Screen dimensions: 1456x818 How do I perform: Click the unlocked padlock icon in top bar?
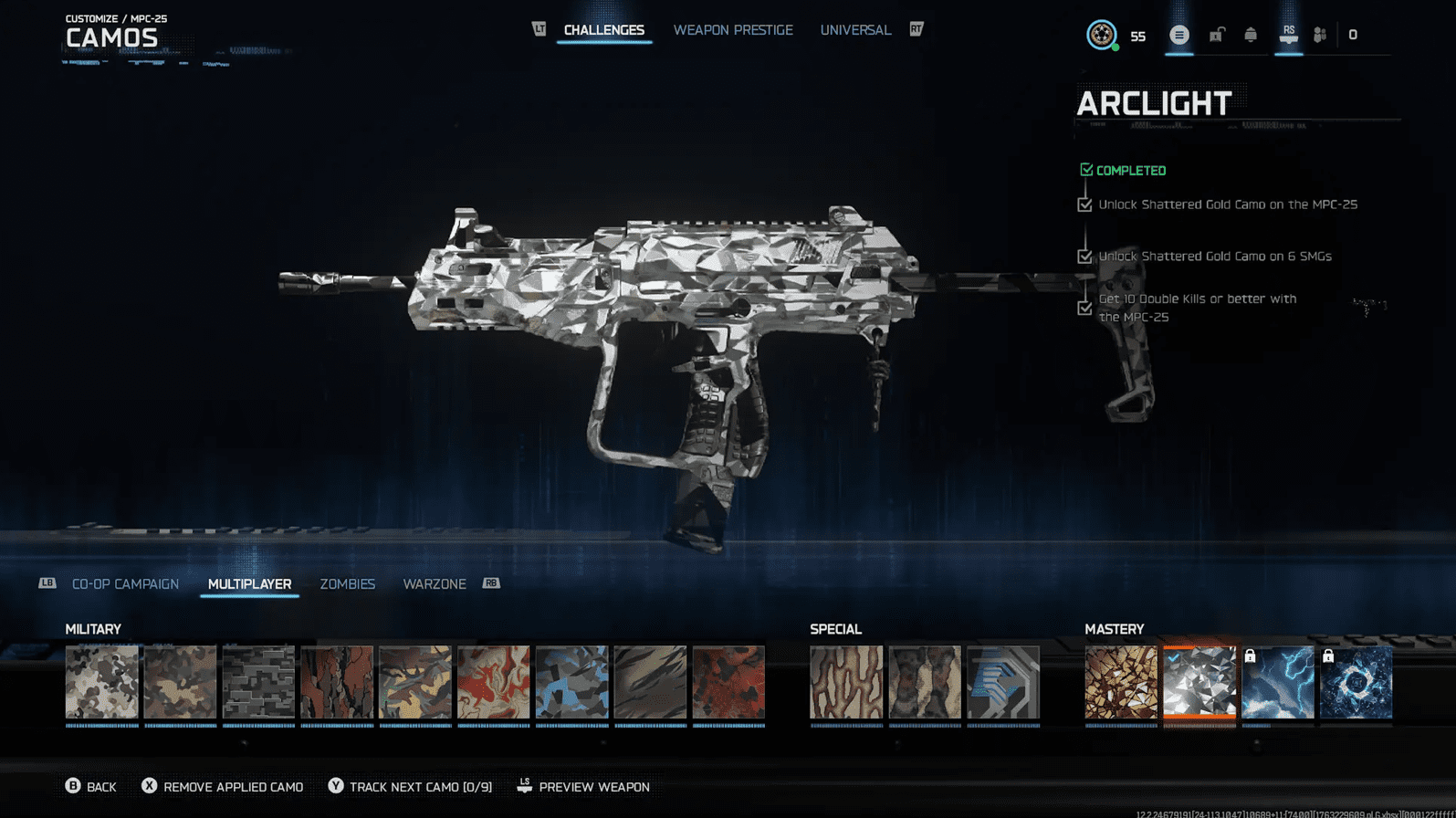click(x=1216, y=35)
